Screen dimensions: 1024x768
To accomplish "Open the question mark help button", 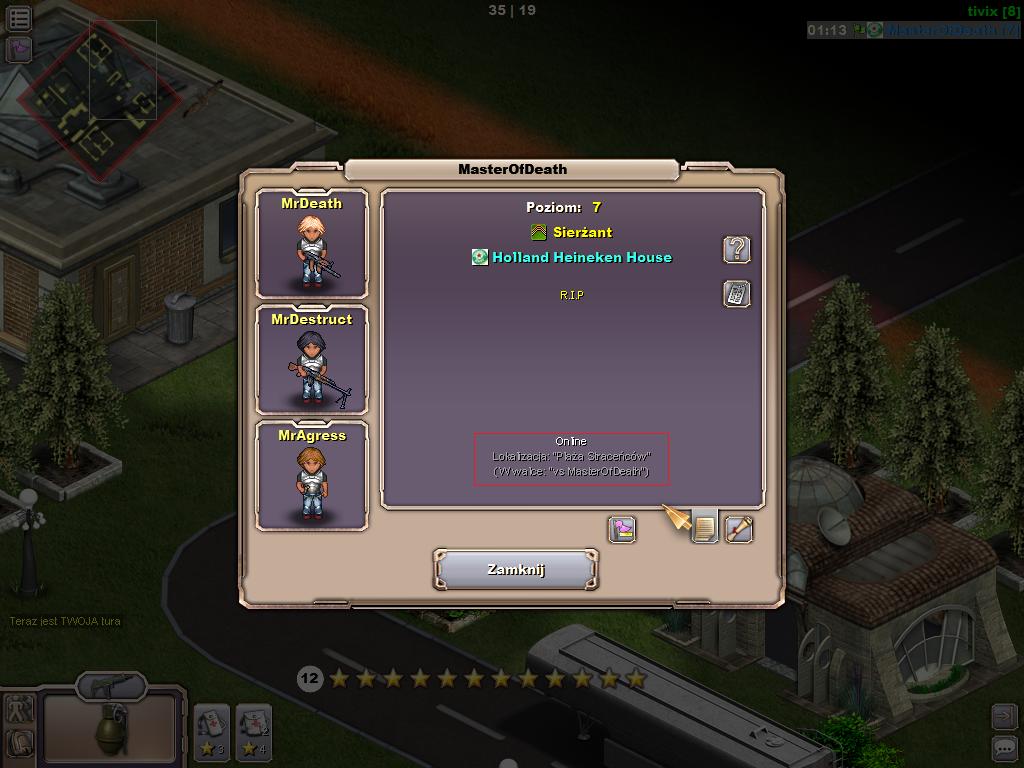I will [x=737, y=249].
